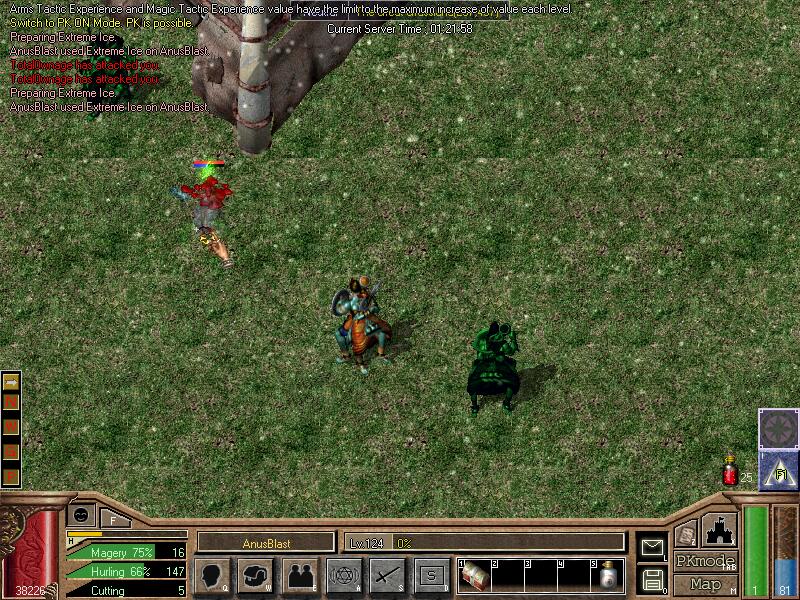Click the smiley face emotion button
The width and height of the screenshot is (800, 600).
(81, 514)
